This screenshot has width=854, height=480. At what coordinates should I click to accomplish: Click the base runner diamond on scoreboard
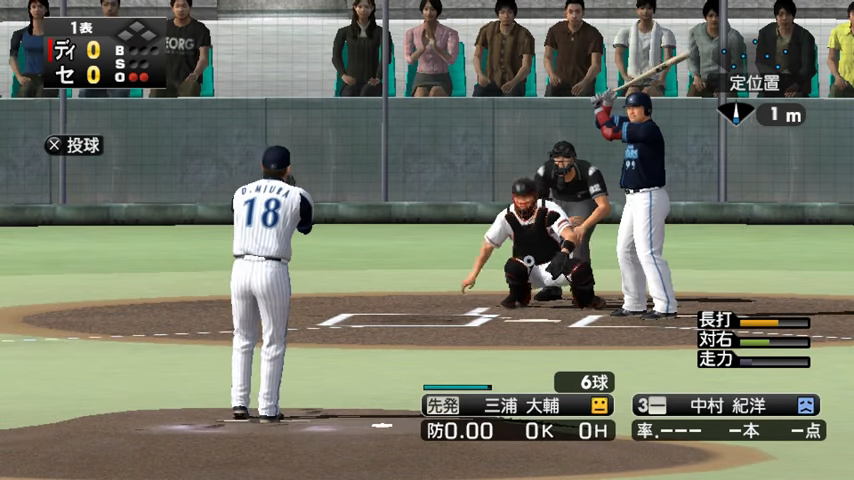click(137, 31)
